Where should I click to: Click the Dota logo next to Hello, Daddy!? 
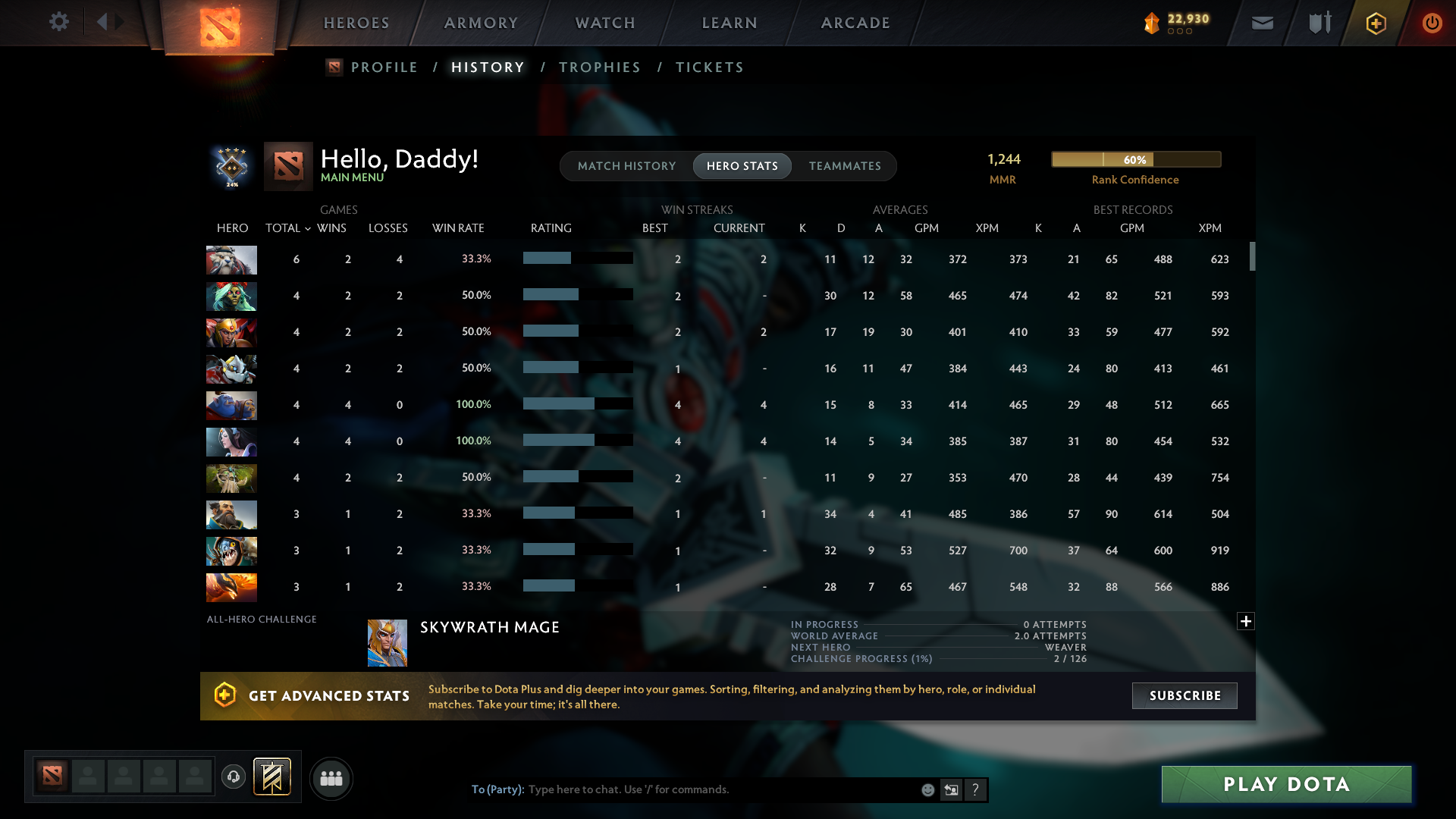tap(288, 166)
